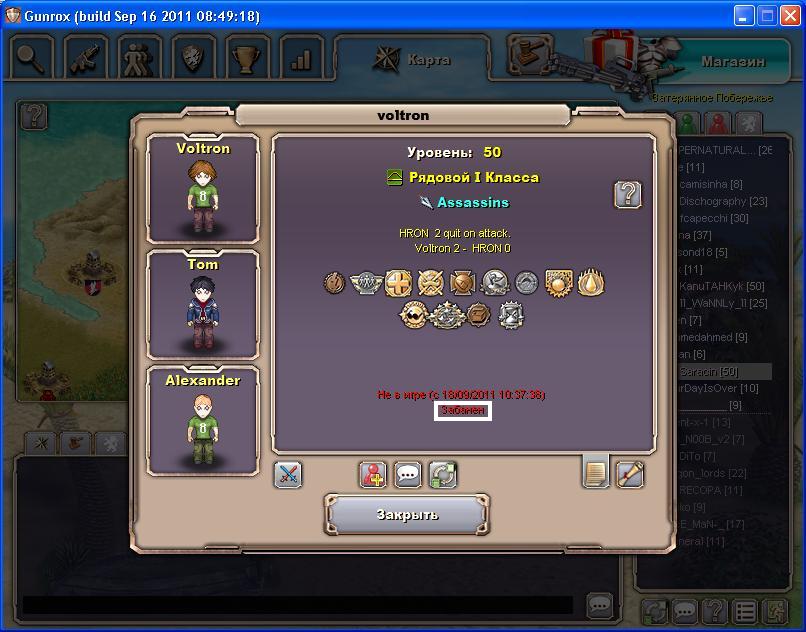
Task: Select the Alexander character portrait
Action: tap(203, 421)
